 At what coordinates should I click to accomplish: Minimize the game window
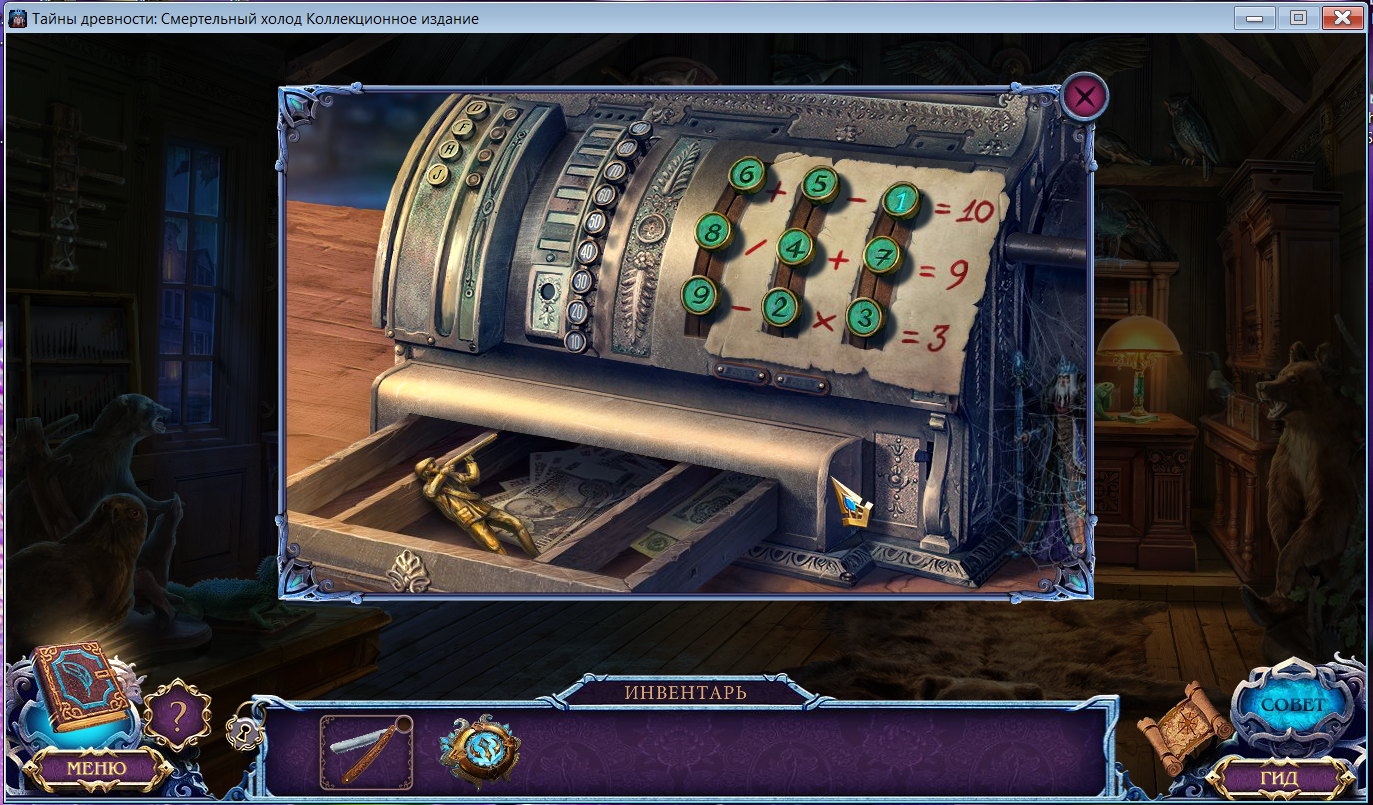[1254, 17]
